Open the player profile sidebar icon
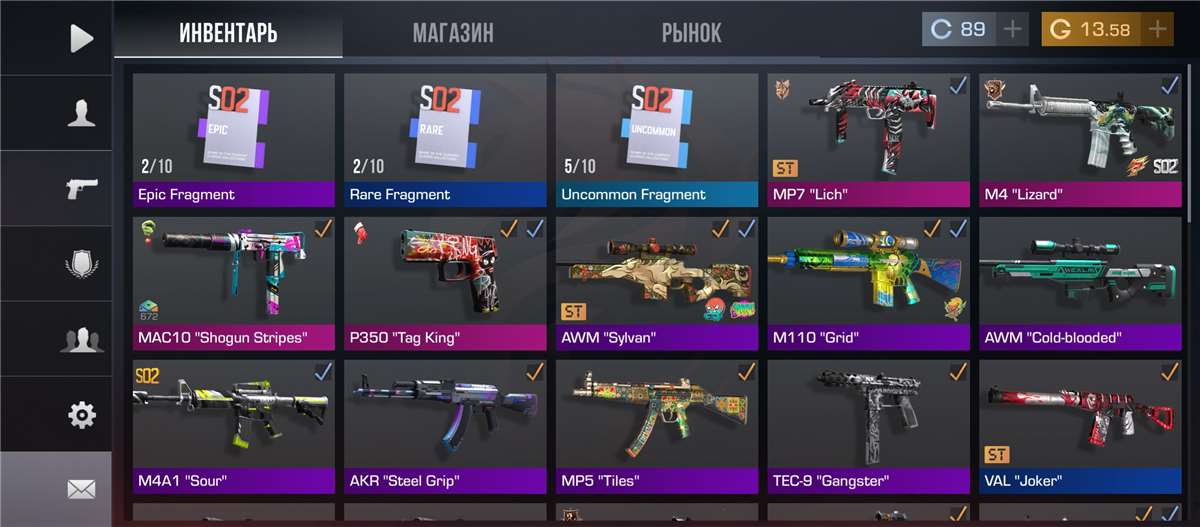This screenshot has width=1200, height=527. point(81,113)
